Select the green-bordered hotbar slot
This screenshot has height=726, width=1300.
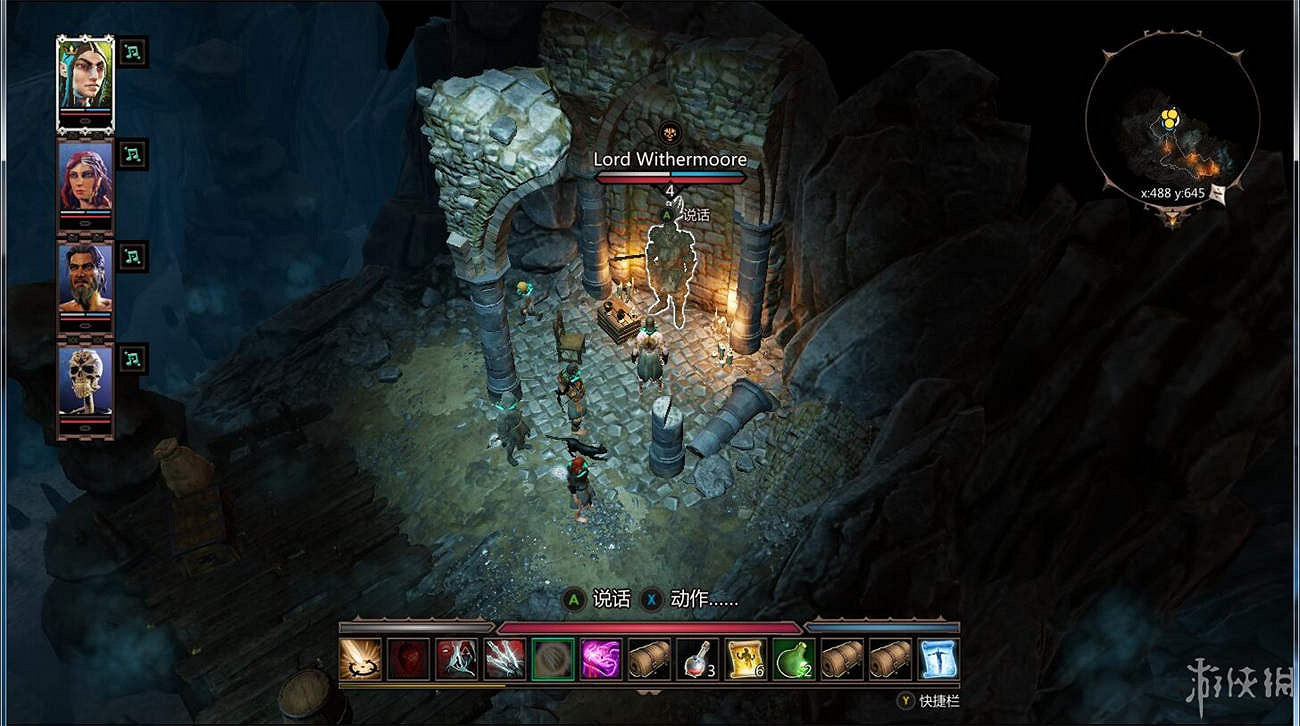[553, 659]
